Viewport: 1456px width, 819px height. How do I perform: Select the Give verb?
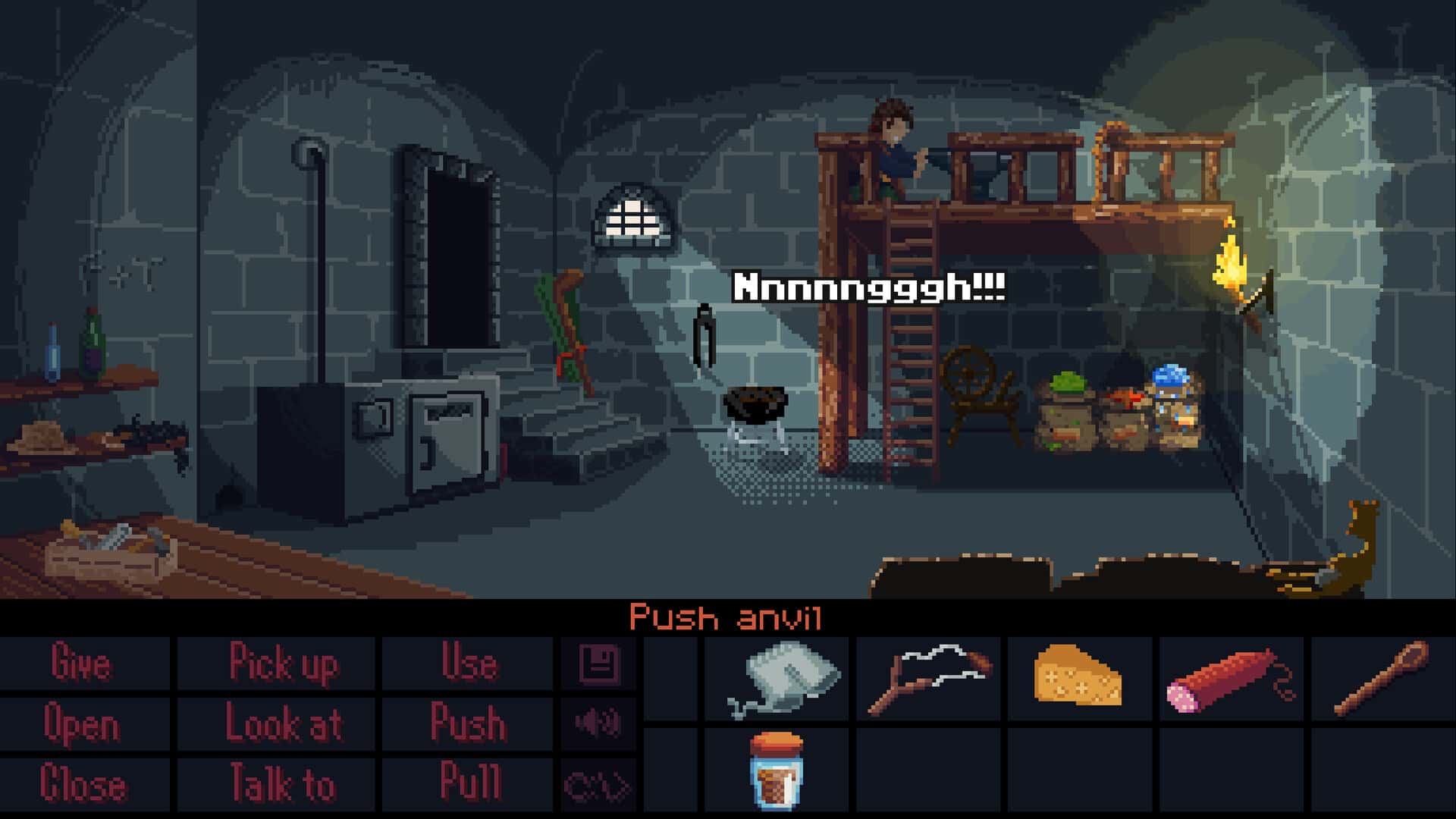click(x=82, y=664)
